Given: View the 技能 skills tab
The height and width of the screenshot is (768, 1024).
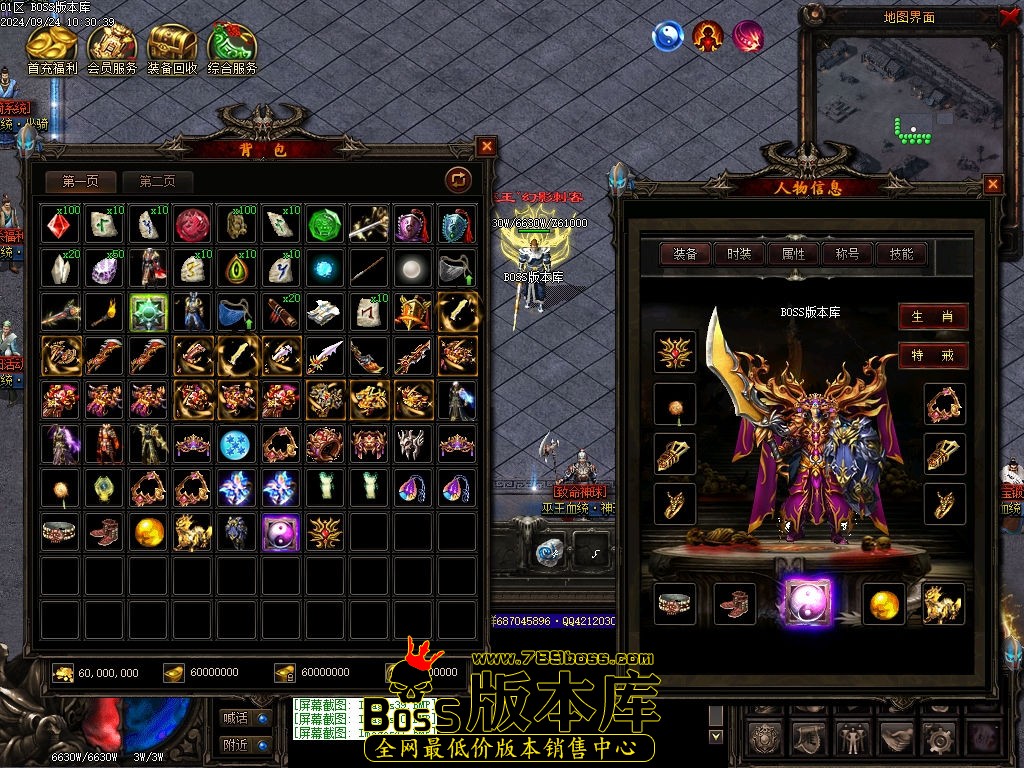Looking at the screenshot, I should coord(901,254).
